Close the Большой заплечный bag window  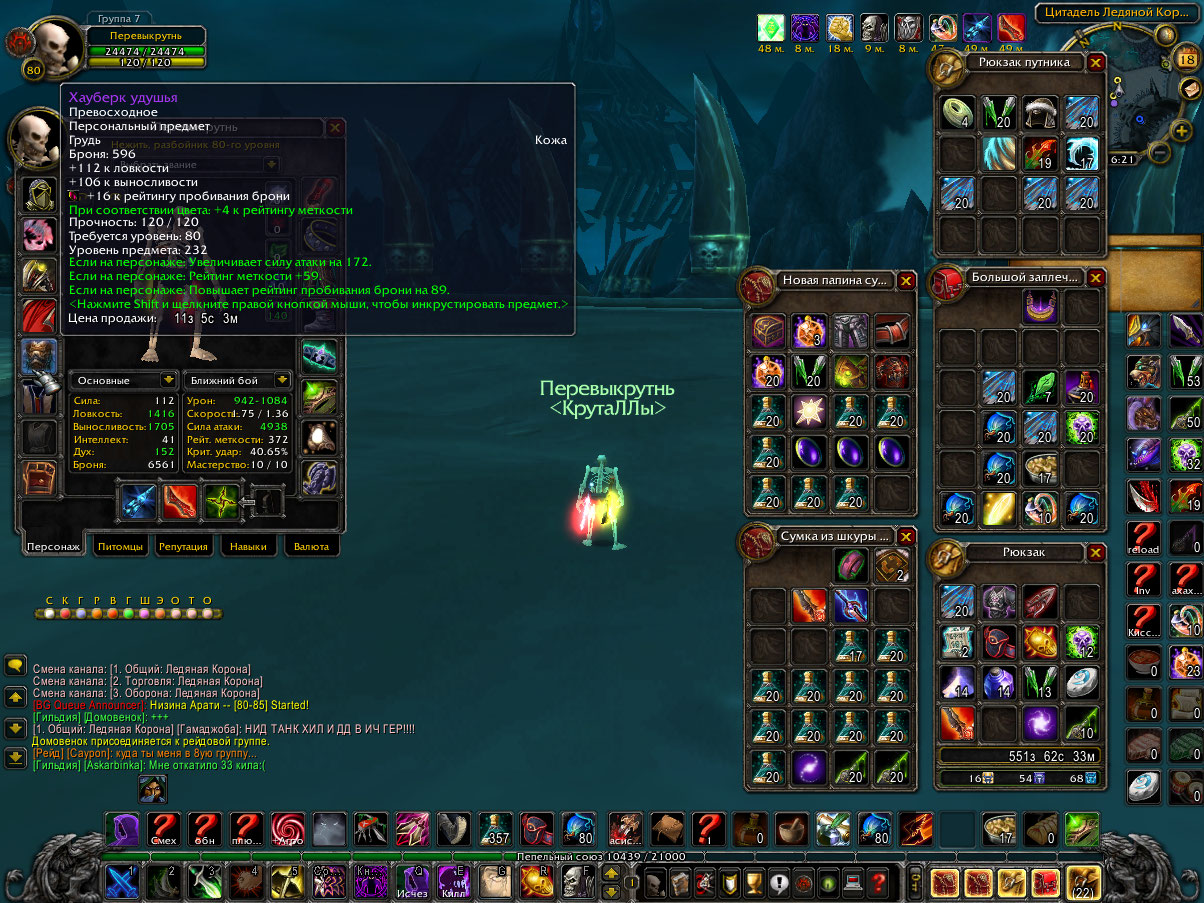click(x=1096, y=277)
